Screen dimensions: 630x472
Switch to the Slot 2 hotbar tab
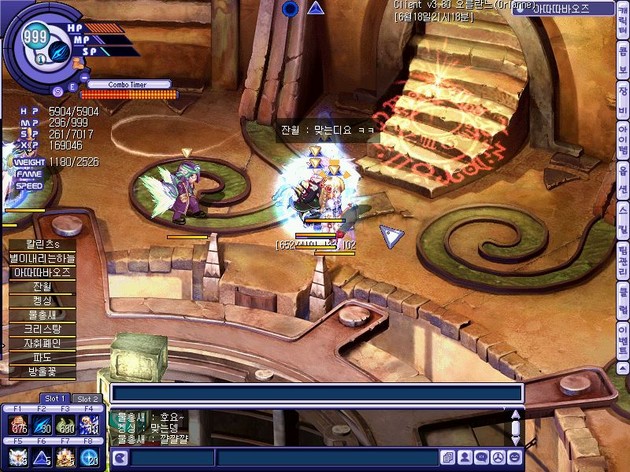click(87, 399)
